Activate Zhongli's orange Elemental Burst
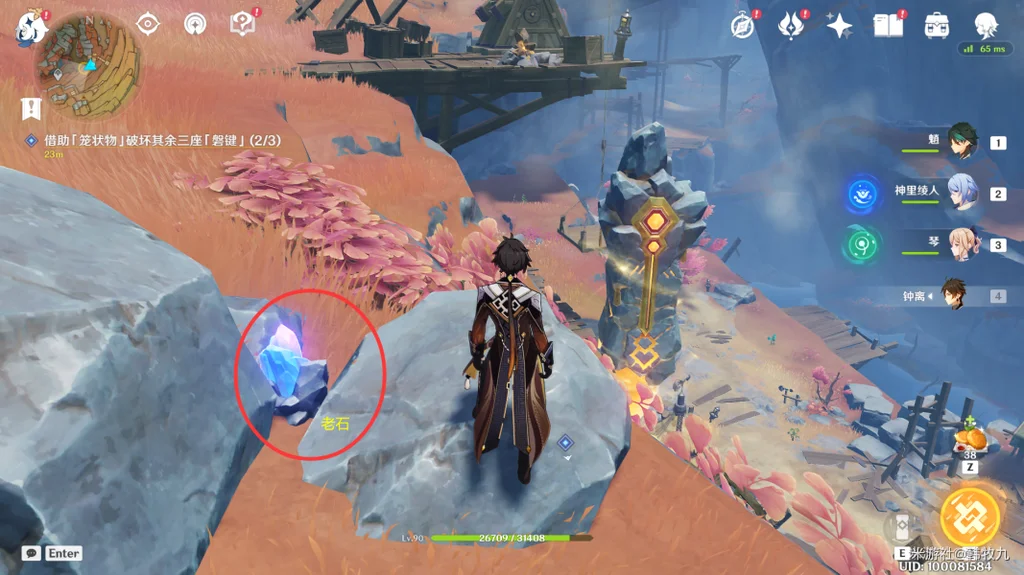Screen dimensions: 1024x575 click(969, 517)
